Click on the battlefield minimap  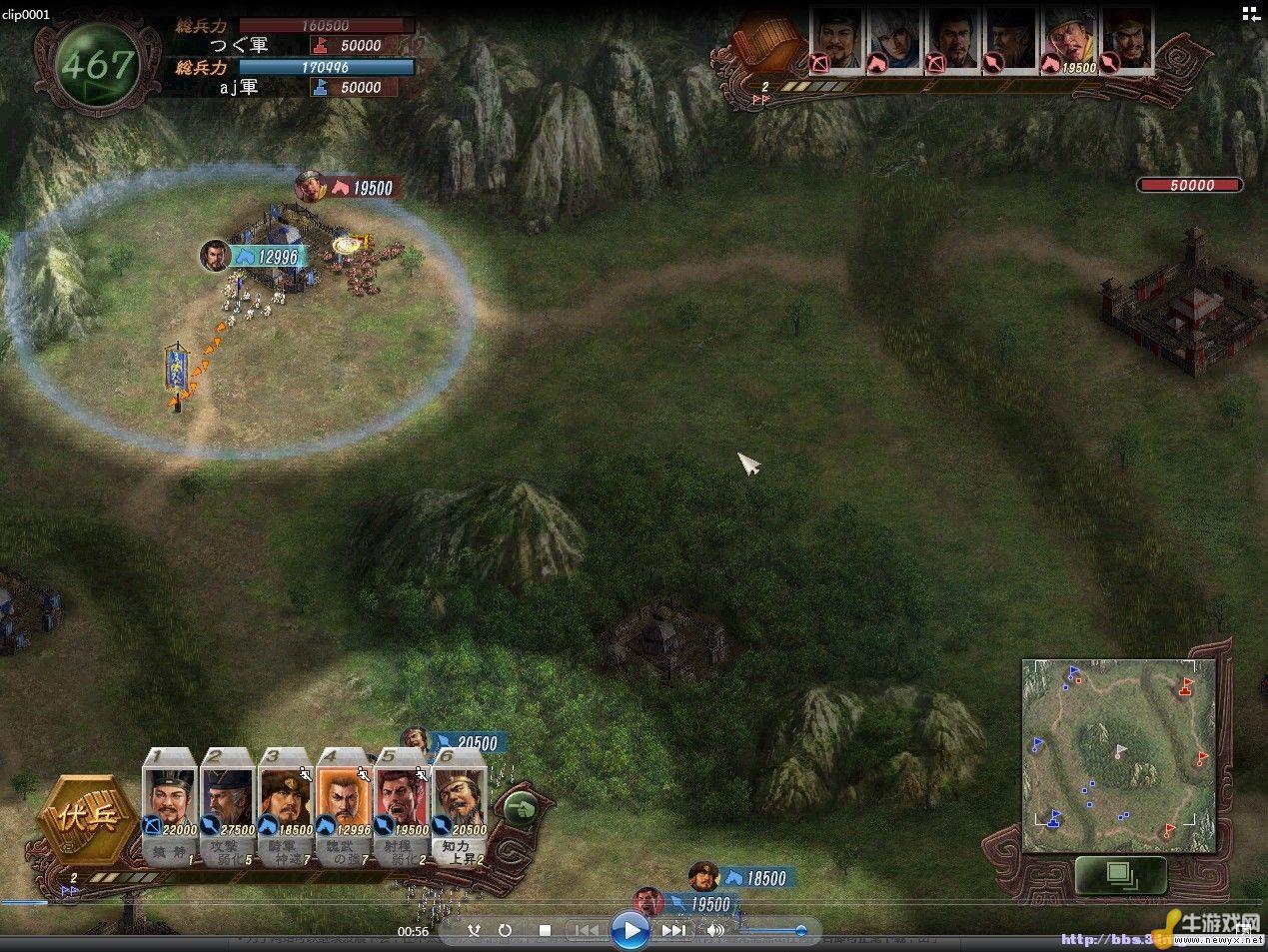(1118, 755)
